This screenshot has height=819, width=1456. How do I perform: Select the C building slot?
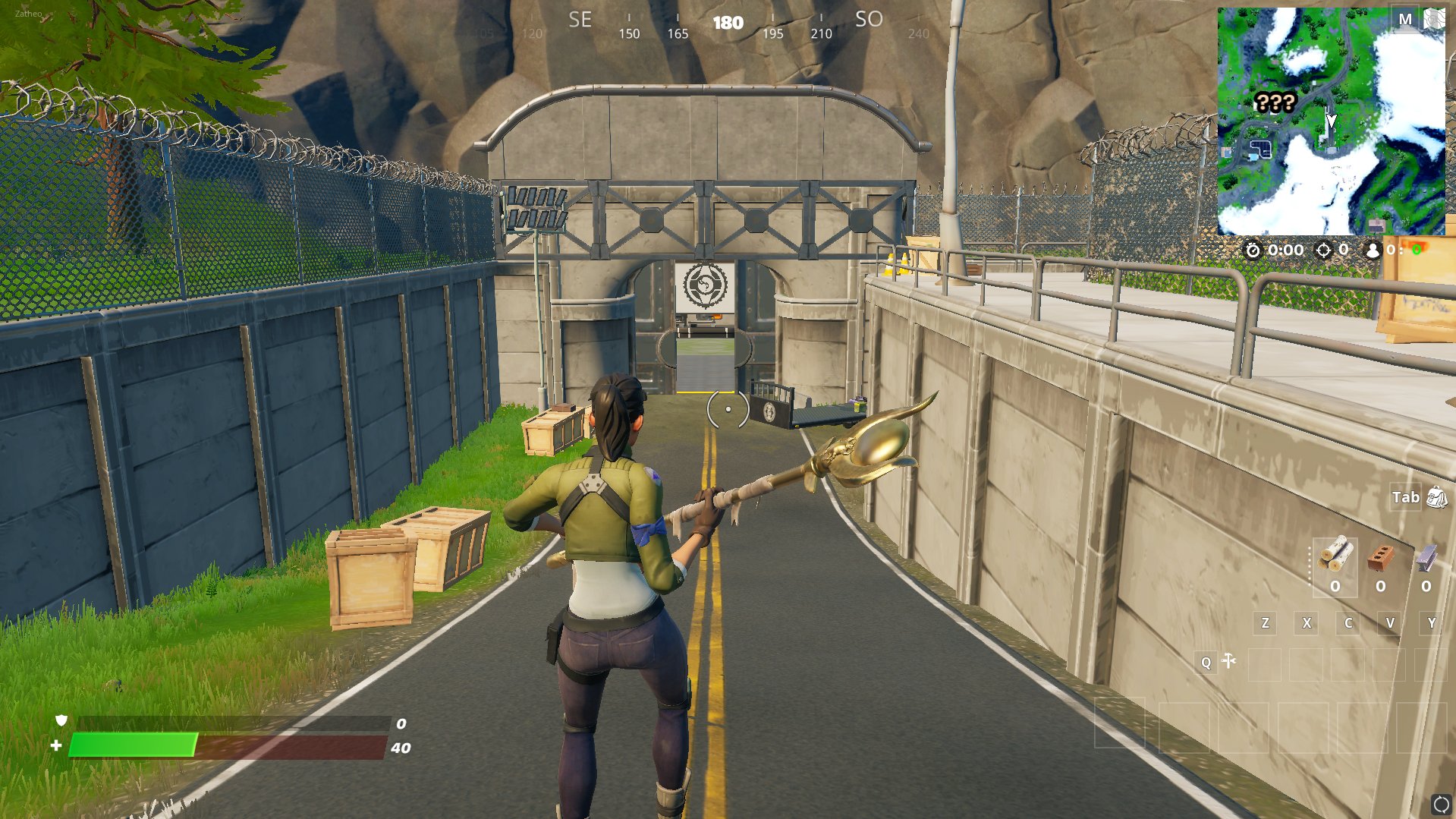[1348, 622]
